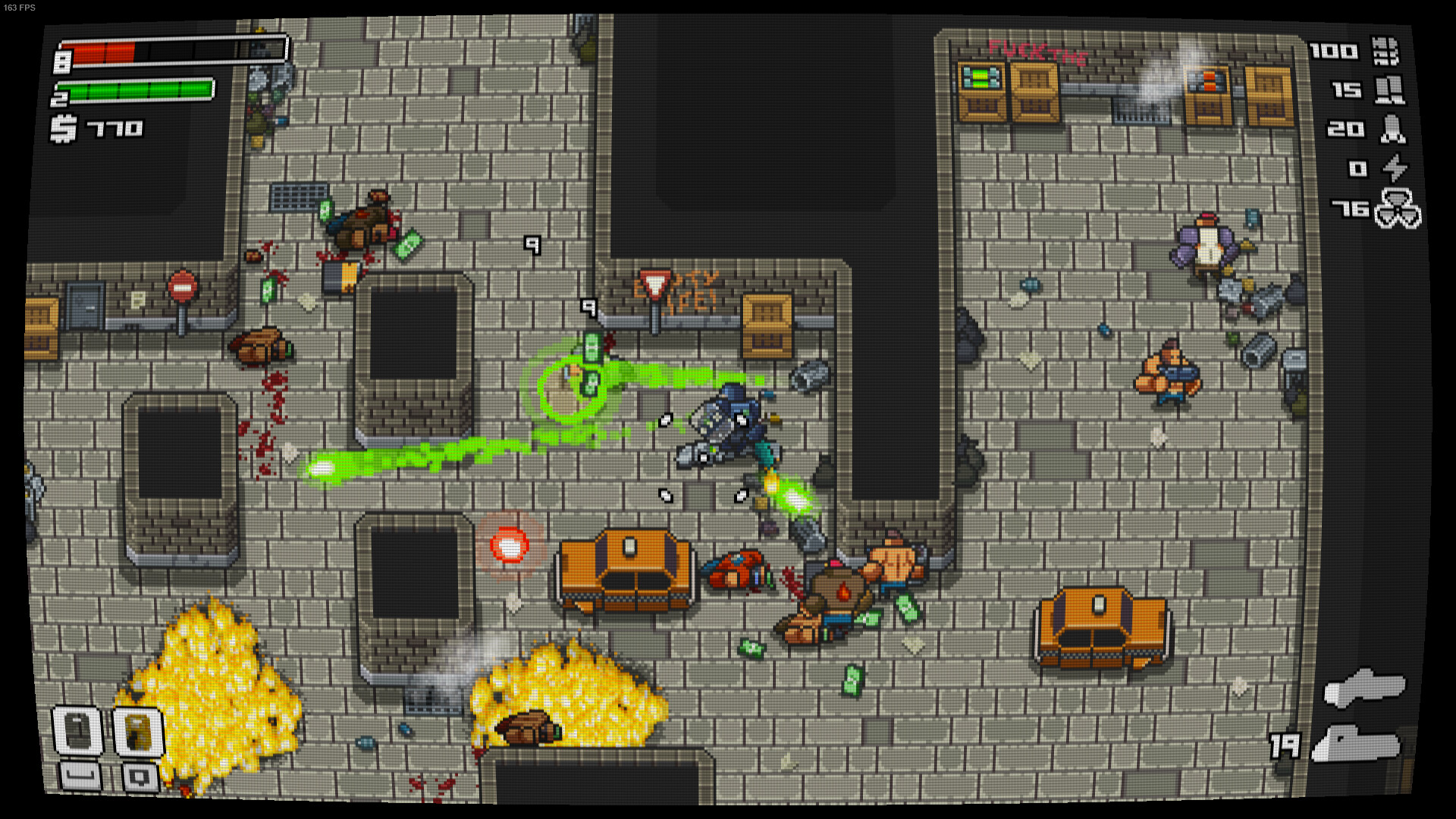This screenshot has height=819, width=1456.
Task: Click the glowing red alarm beacon
Action: (511, 543)
